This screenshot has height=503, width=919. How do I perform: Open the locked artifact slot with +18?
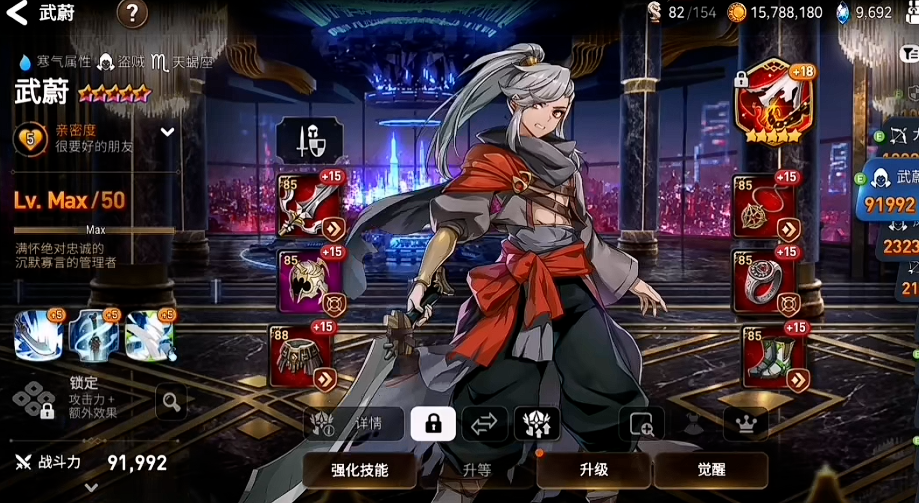click(x=769, y=104)
